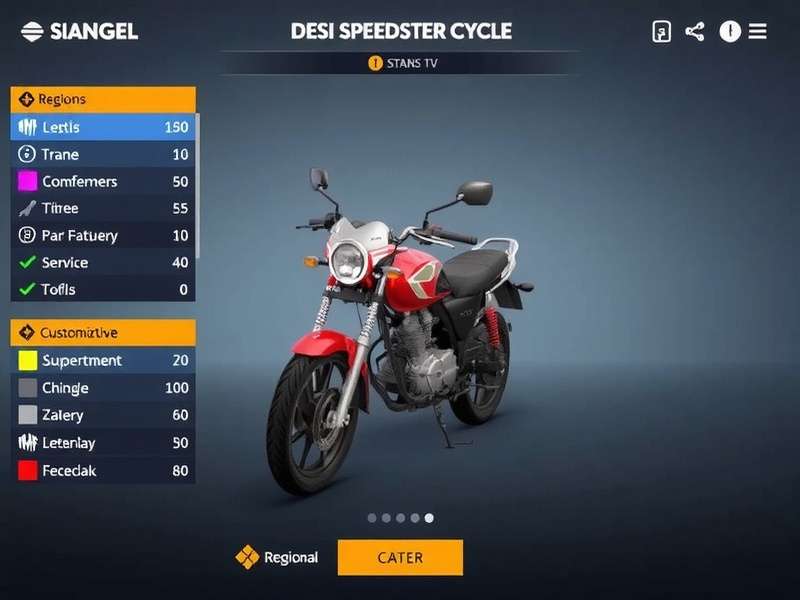Open the hamburger menu

(x=758, y=31)
